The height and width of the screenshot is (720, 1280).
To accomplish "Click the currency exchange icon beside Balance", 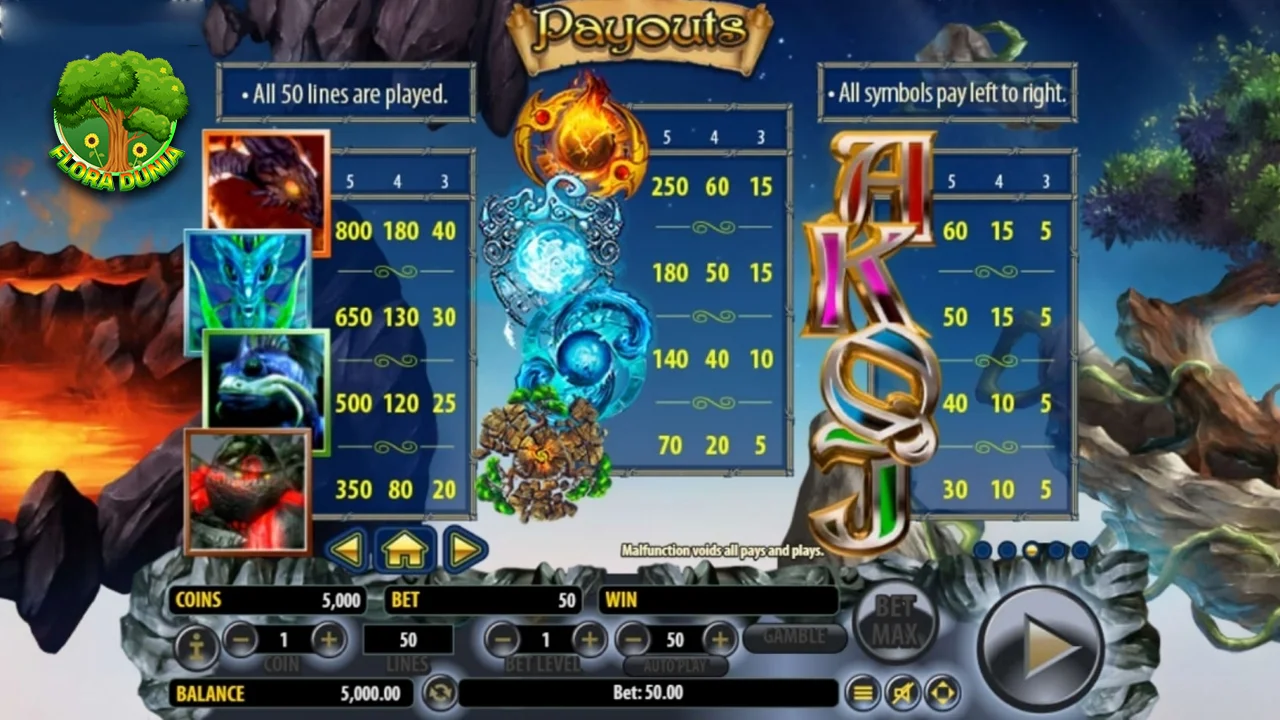I will tap(440, 691).
